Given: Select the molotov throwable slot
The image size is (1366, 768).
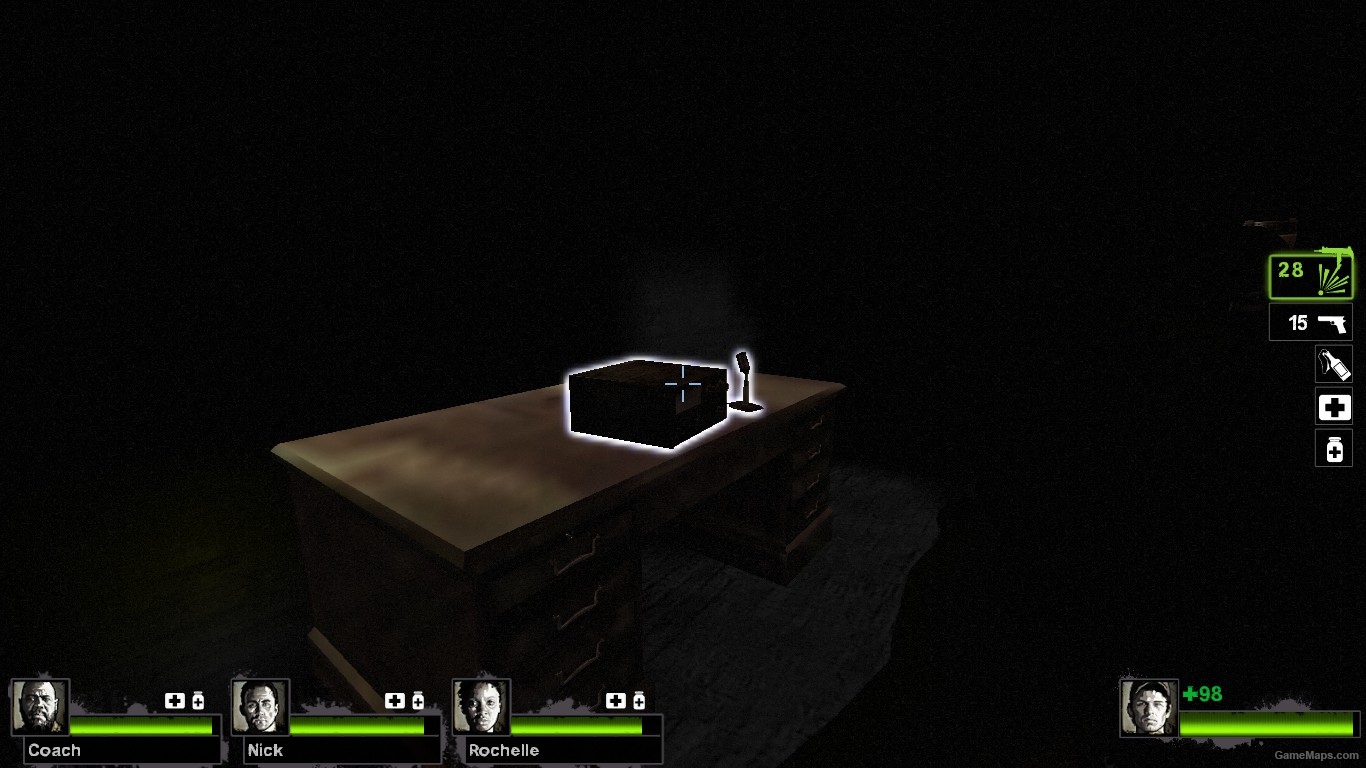Looking at the screenshot, I should [1333, 363].
